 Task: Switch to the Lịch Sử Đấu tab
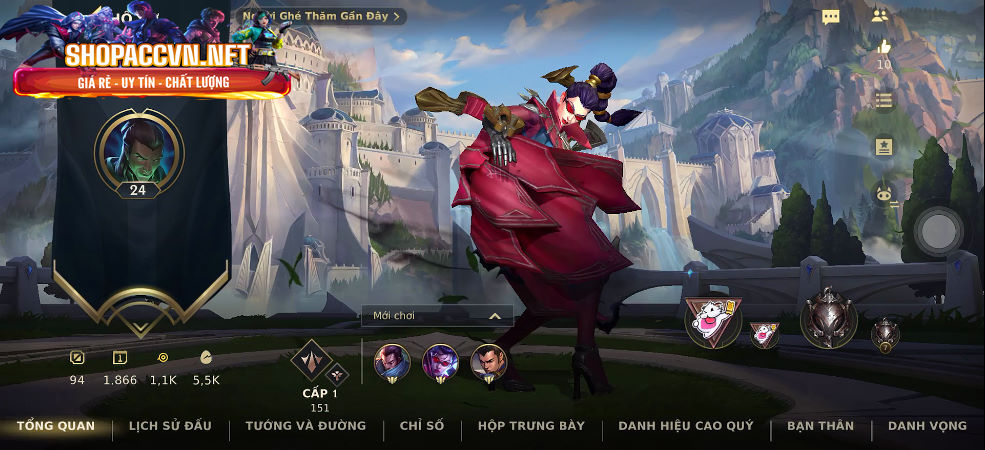tap(170, 426)
